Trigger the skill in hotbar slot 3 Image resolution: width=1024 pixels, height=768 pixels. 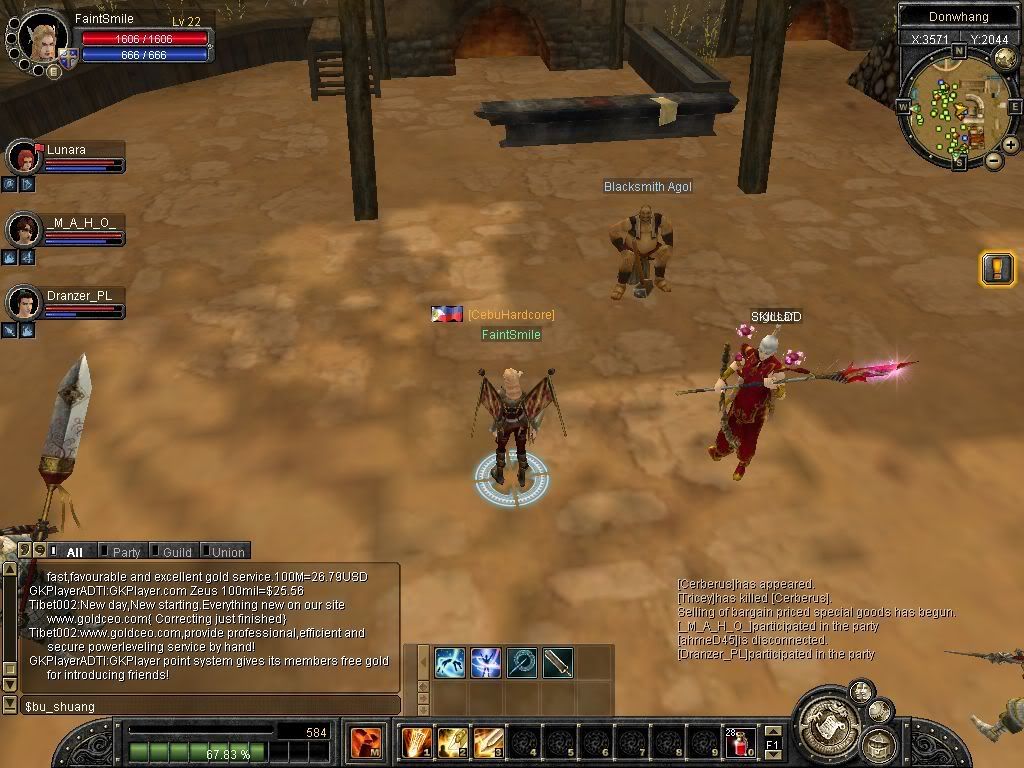488,743
